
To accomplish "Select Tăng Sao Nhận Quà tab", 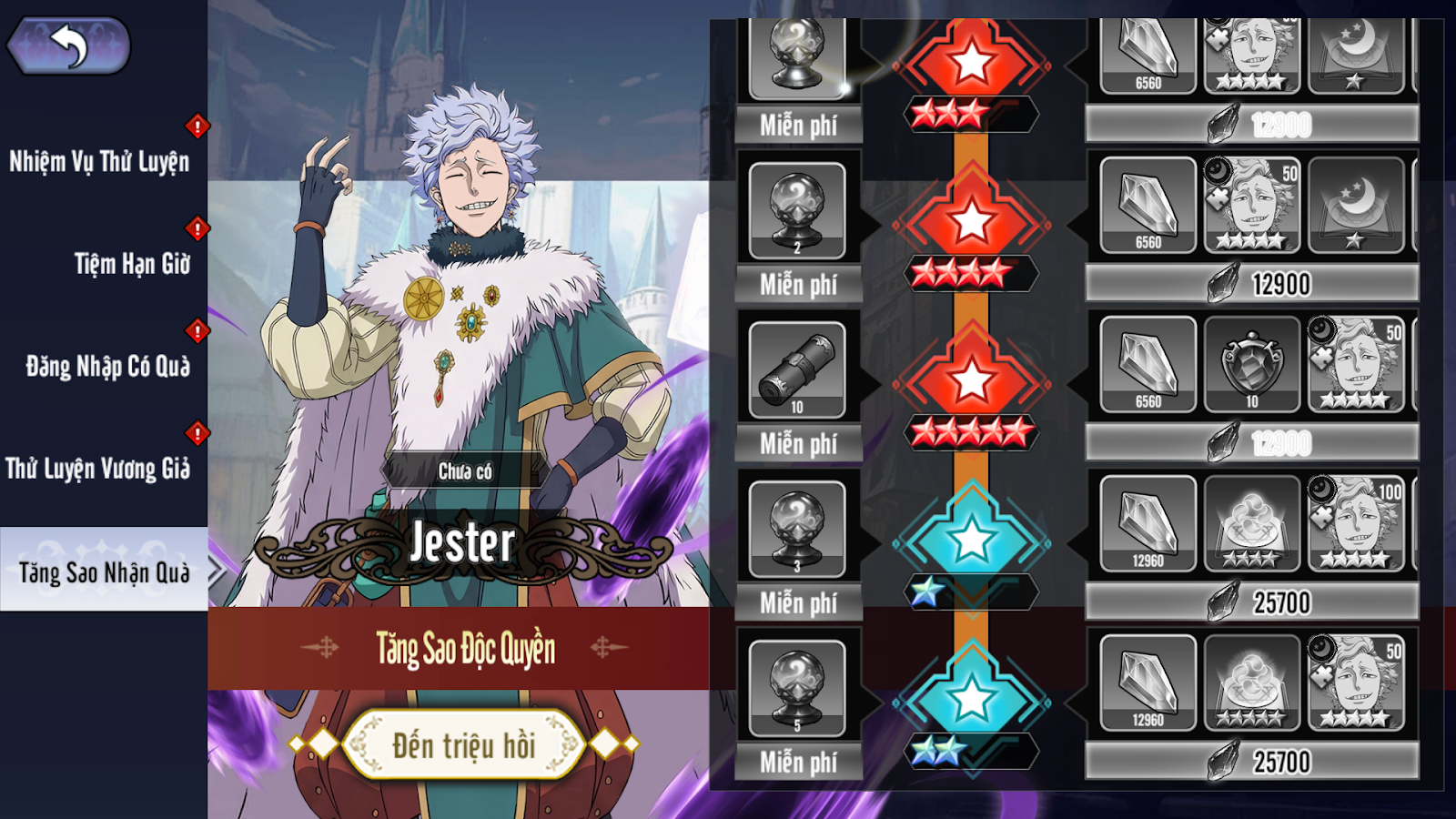I will 104,572.
